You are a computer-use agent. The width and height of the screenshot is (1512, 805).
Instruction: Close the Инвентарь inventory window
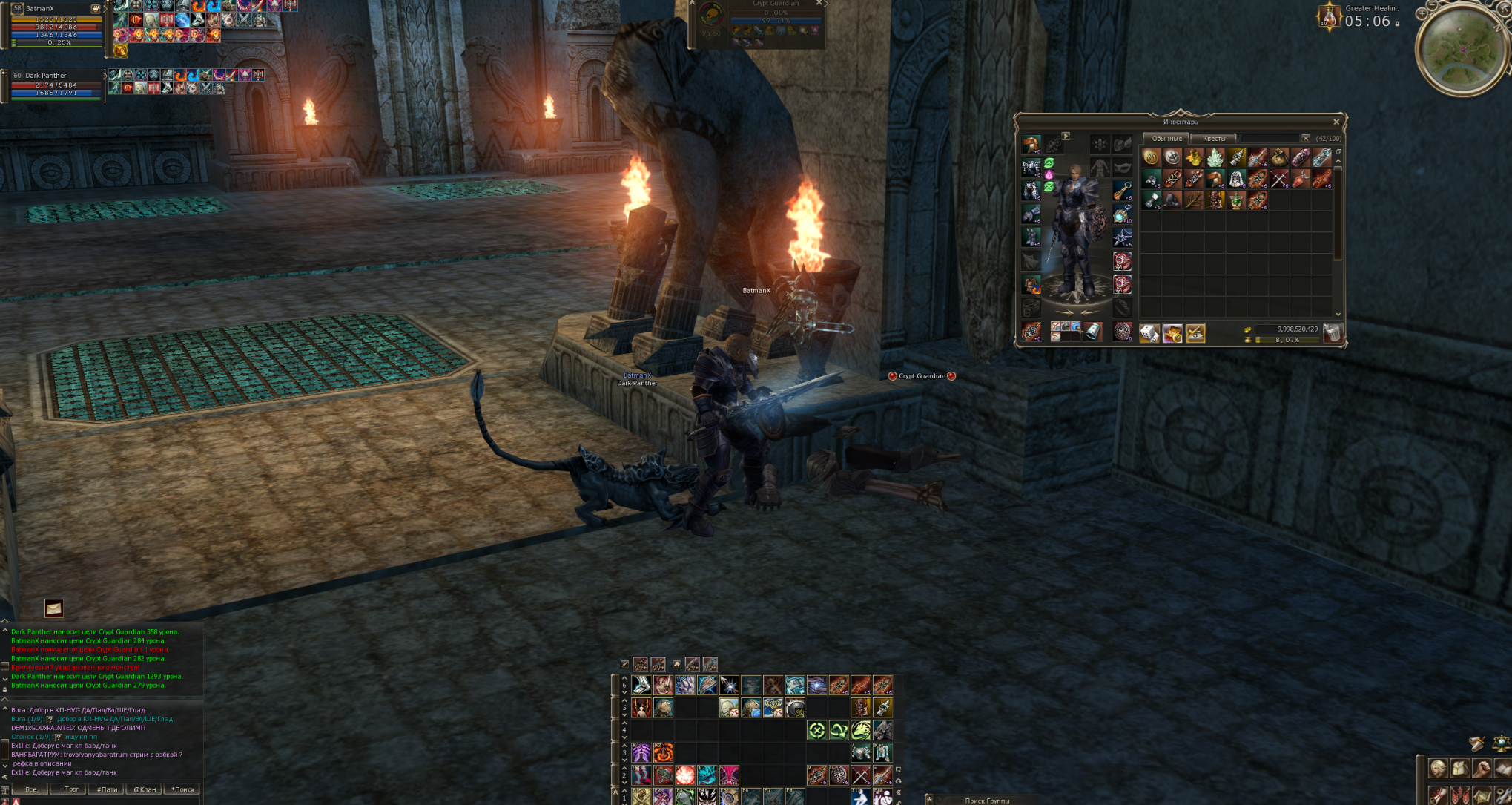1336,122
